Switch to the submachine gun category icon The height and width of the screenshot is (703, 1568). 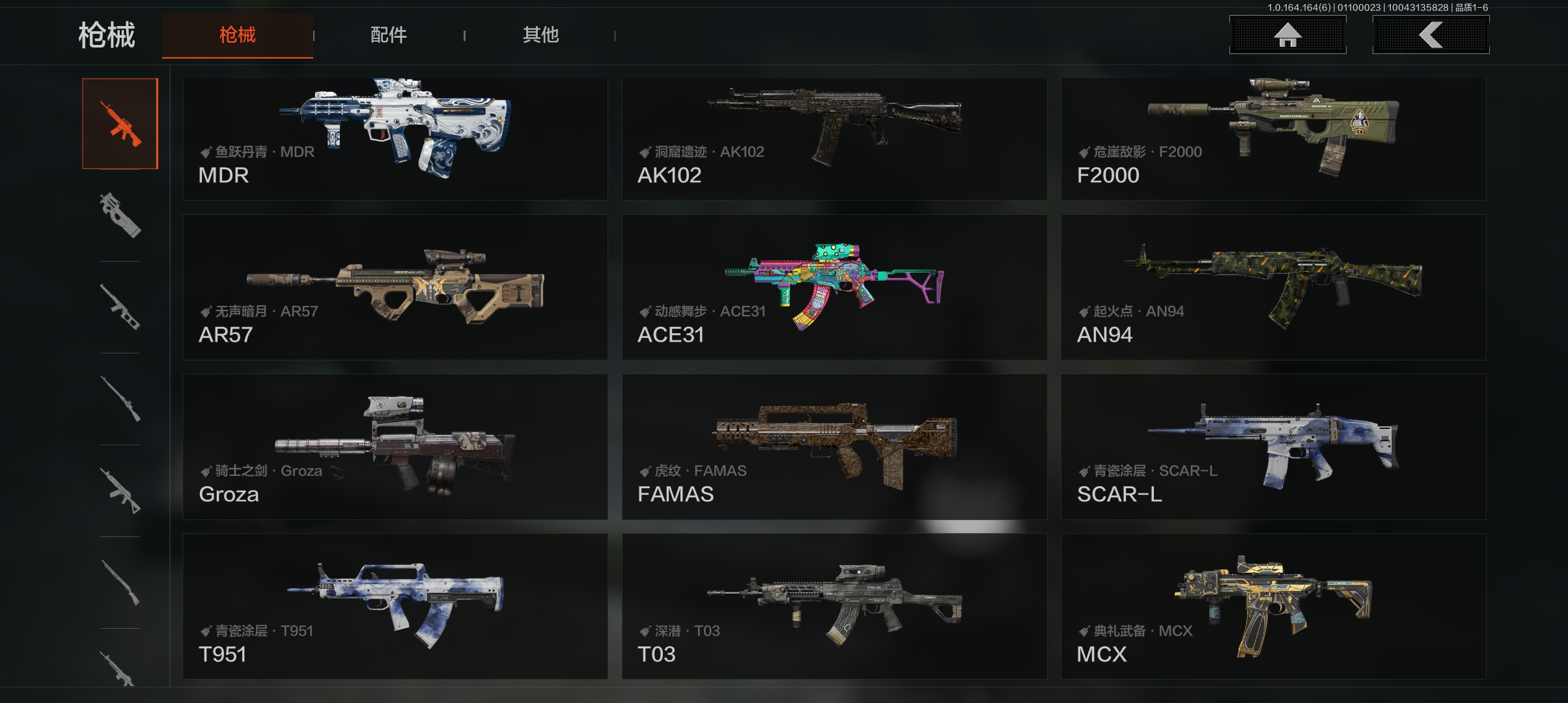(120, 215)
